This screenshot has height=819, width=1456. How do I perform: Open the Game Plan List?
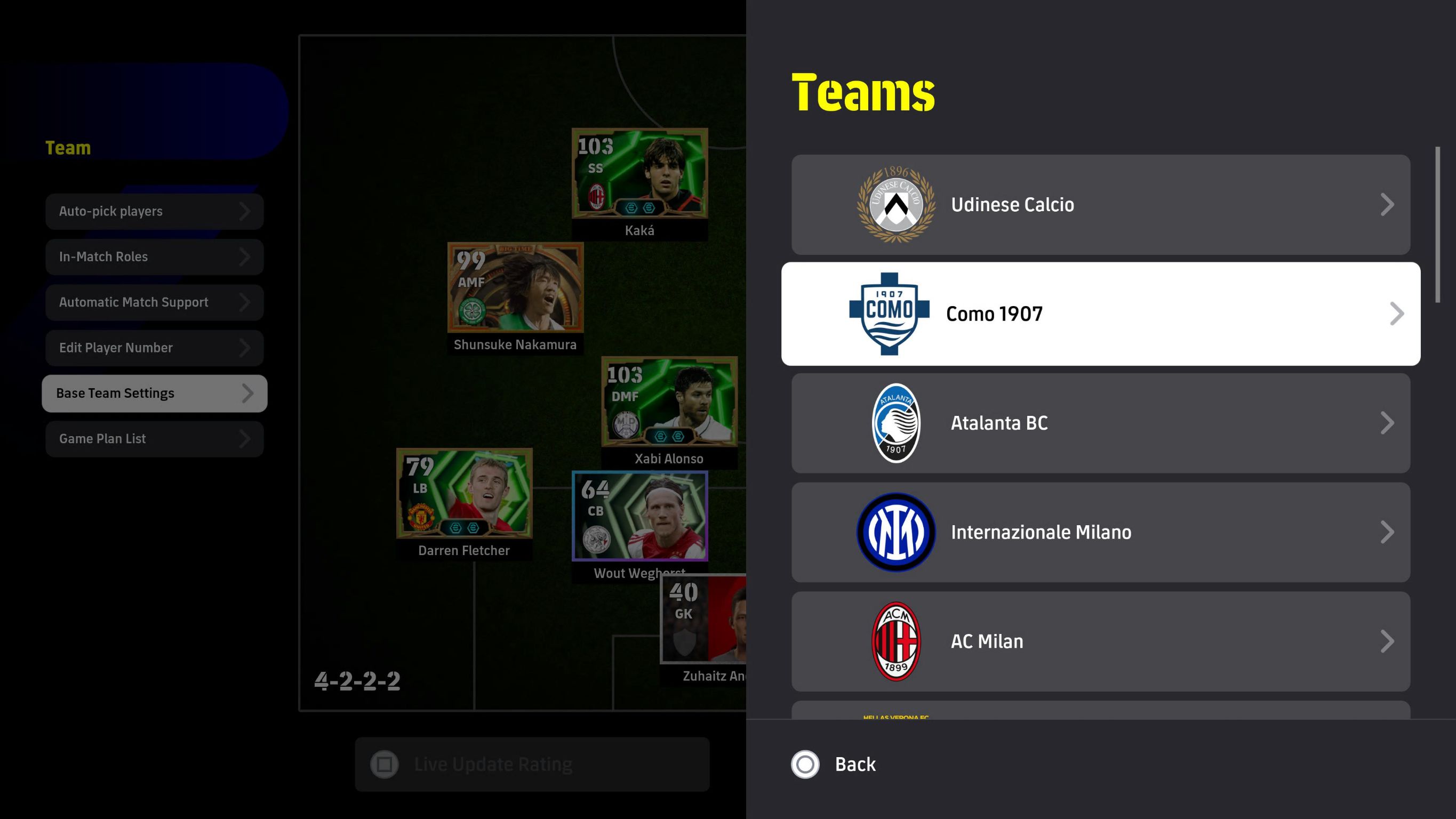point(154,439)
